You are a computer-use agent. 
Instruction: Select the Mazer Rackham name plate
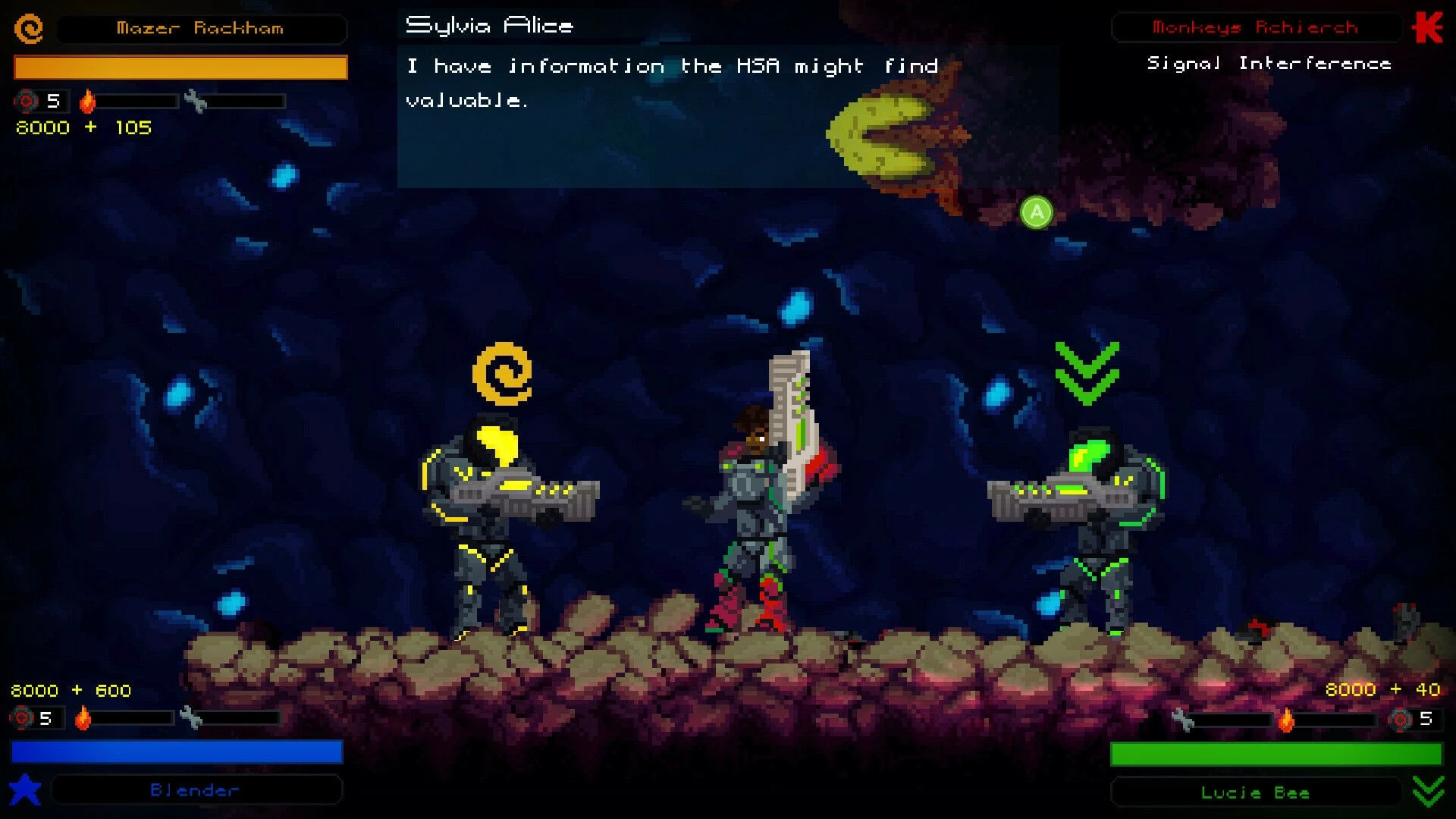[201, 29]
